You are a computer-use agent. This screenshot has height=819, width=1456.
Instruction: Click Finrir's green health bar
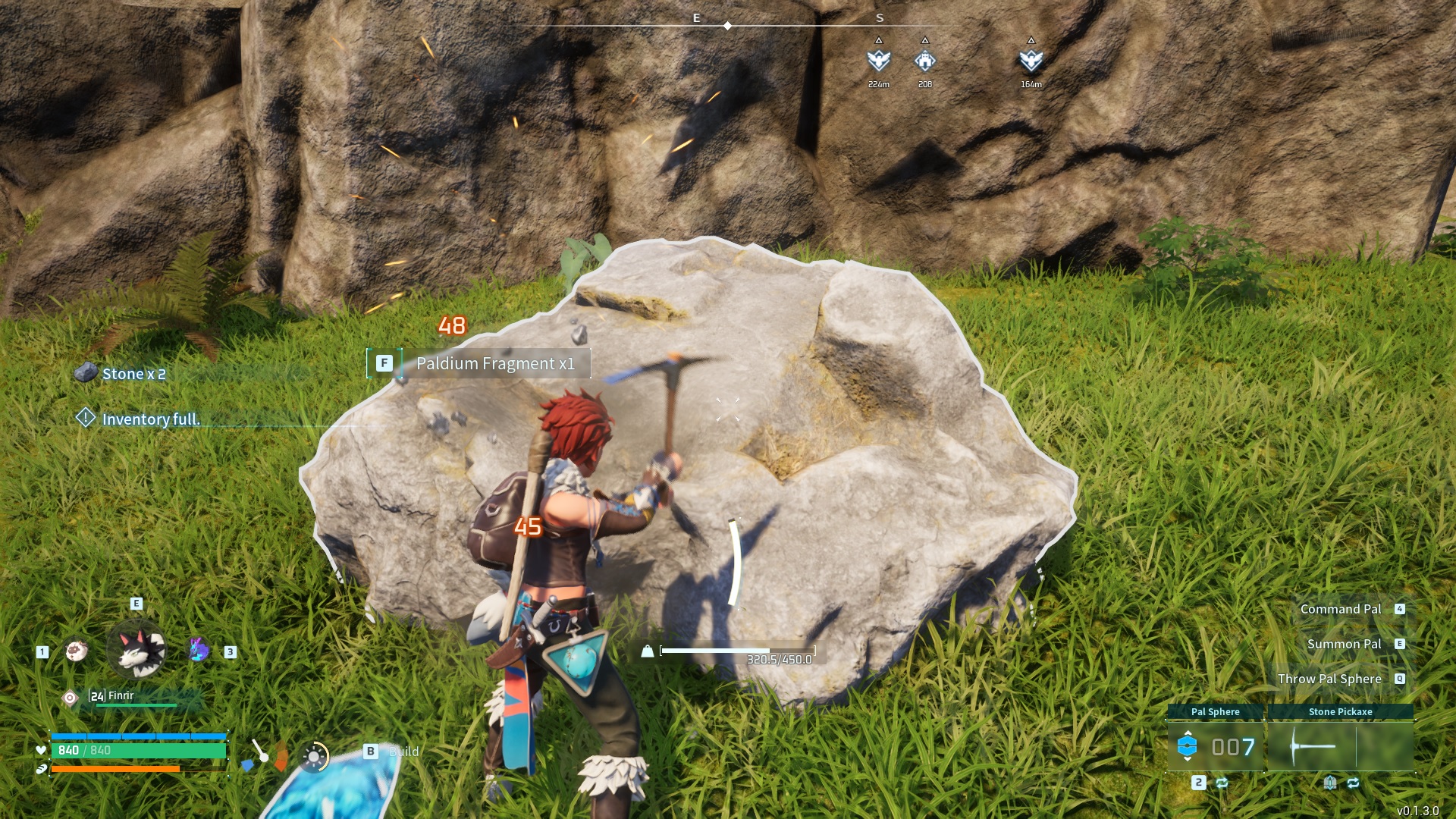(136, 705)
